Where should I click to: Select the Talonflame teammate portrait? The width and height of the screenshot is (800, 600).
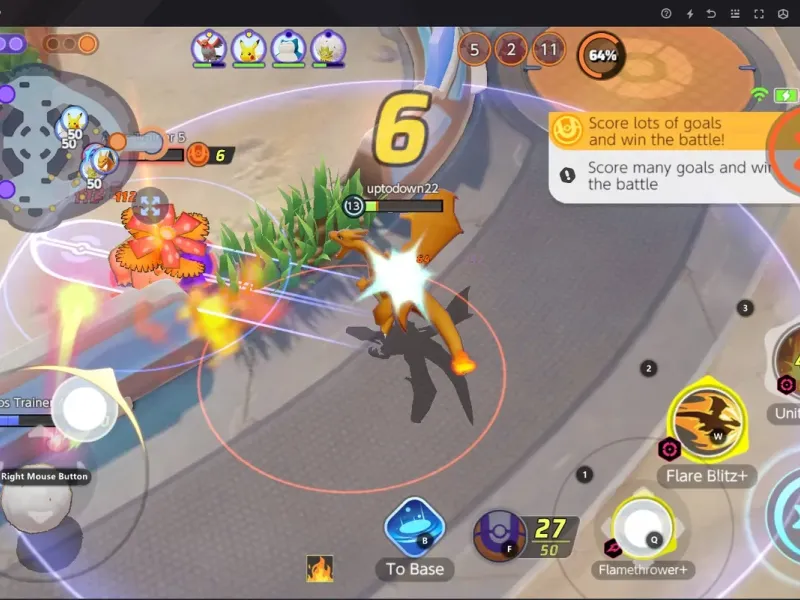click(x=210, y=47)
